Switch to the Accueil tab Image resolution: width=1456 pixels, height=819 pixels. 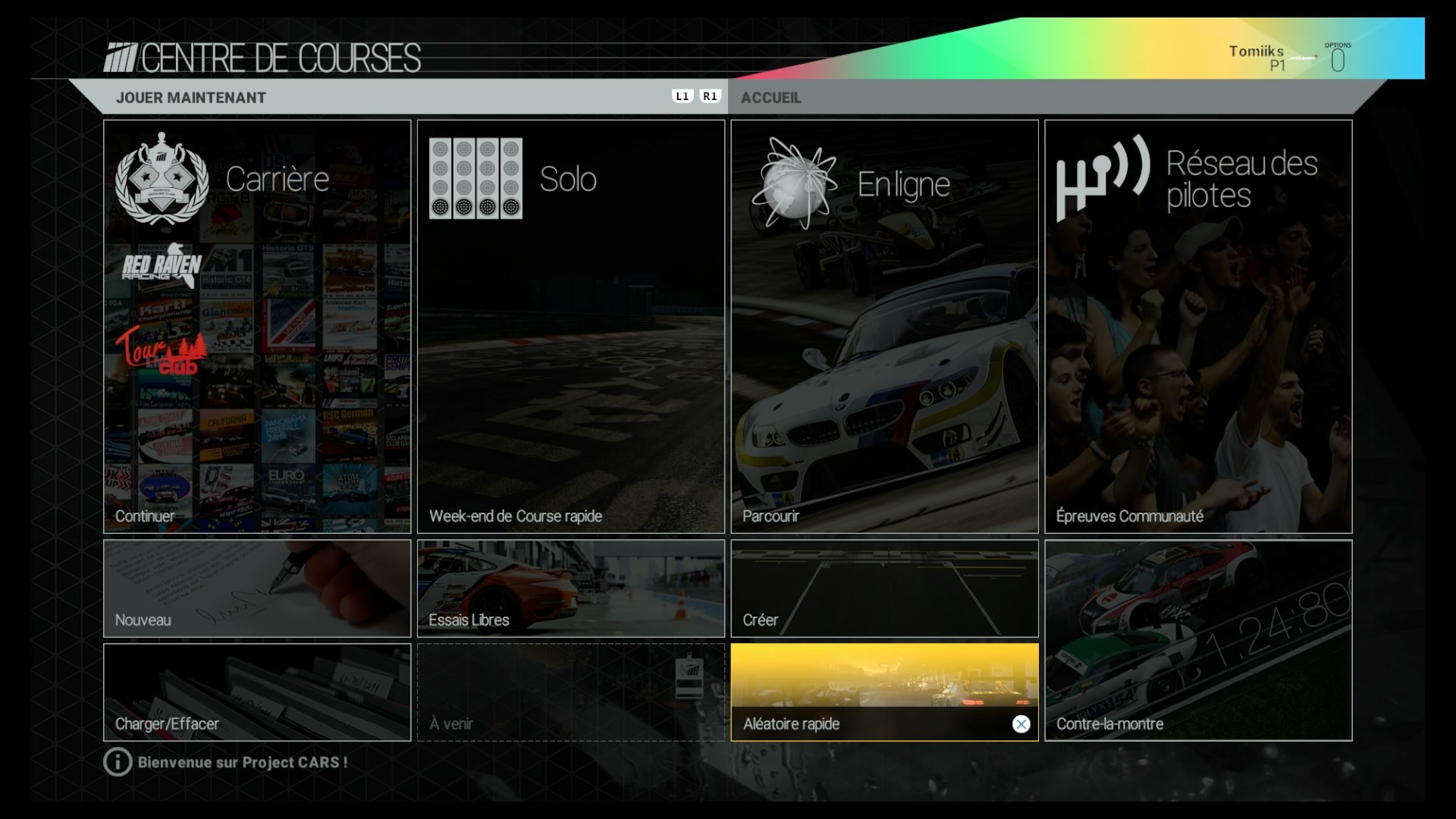coord(771,98)
